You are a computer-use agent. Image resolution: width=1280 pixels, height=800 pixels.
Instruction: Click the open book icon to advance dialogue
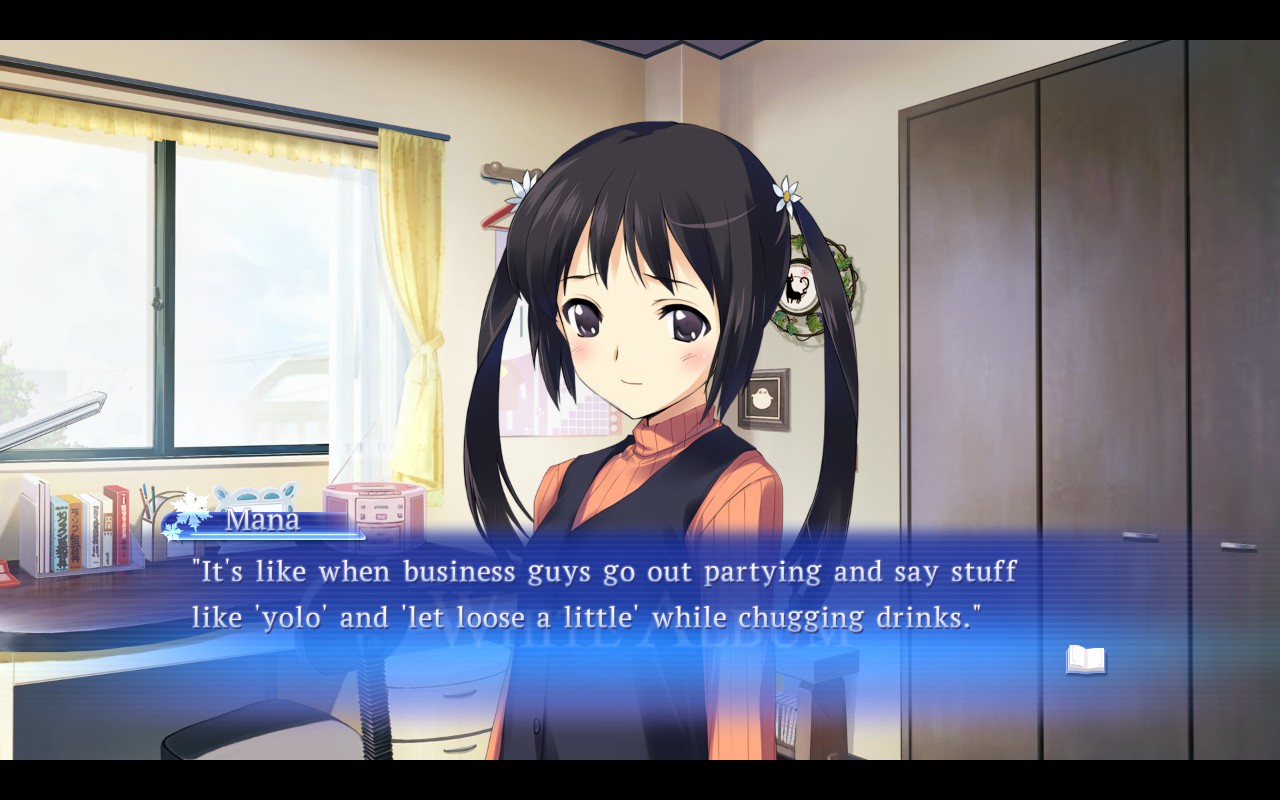(1085, 659)
